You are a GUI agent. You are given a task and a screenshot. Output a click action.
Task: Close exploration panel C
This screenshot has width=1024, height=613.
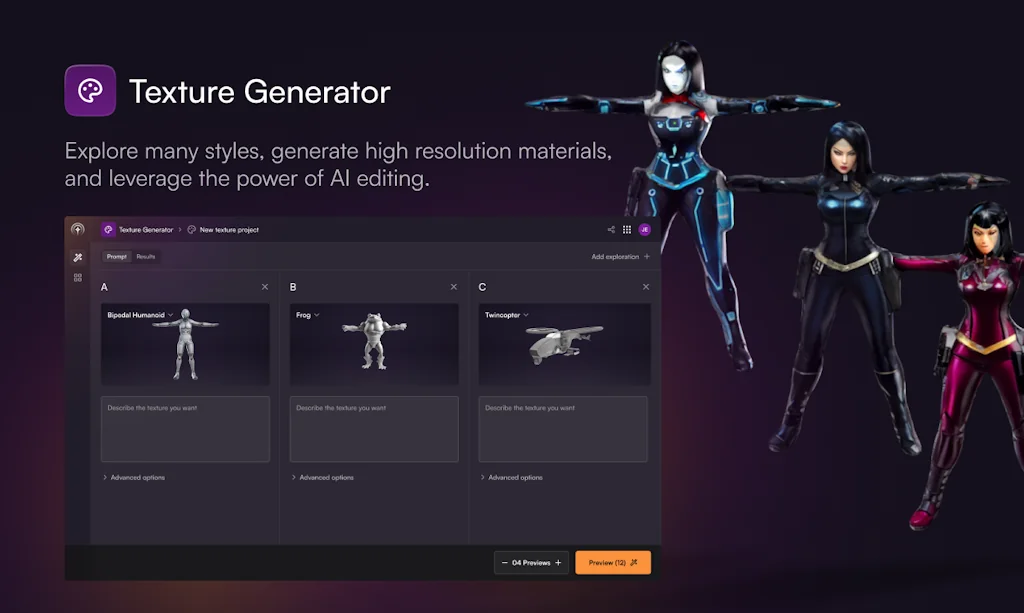(x=646, y=287)
